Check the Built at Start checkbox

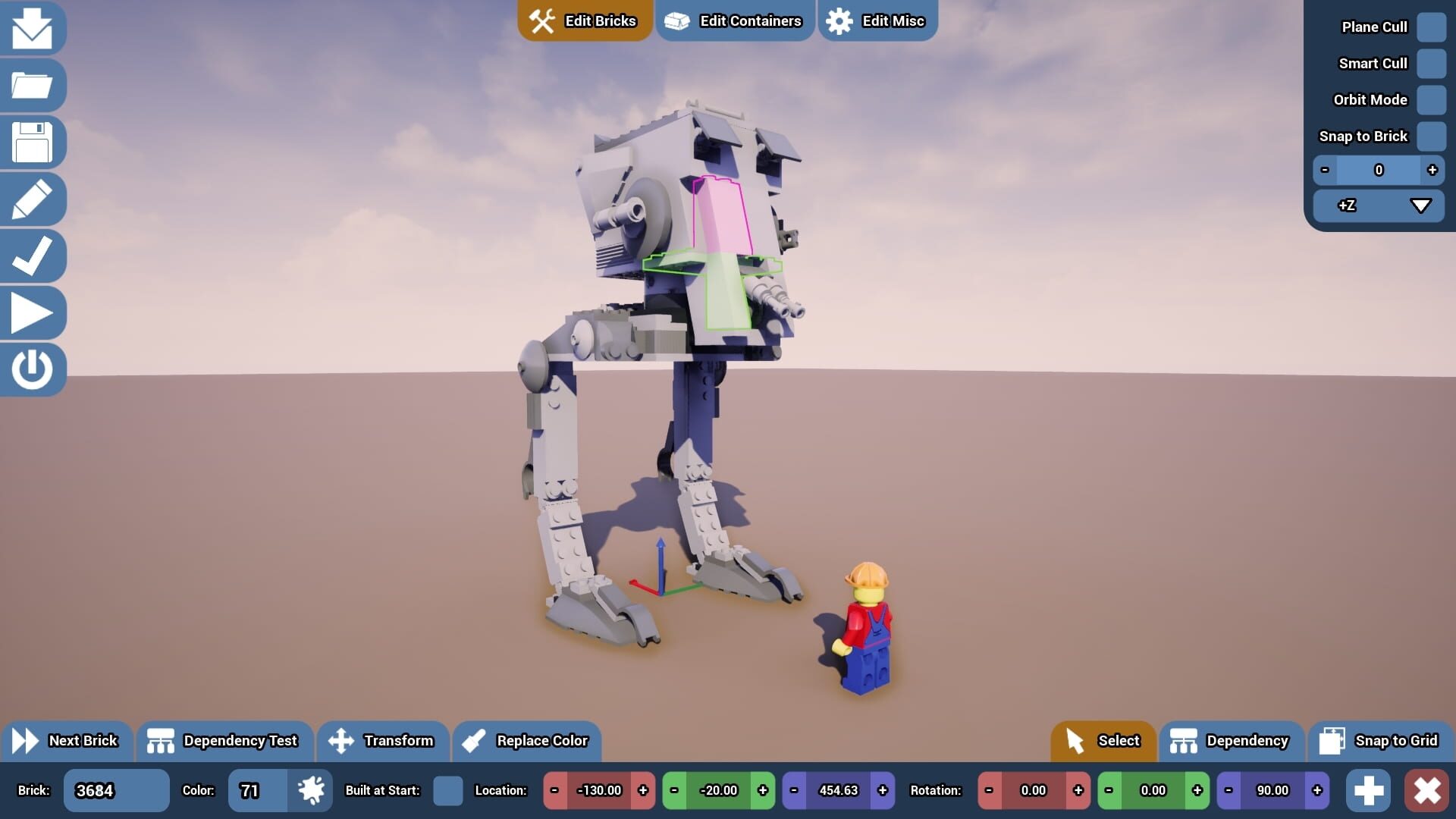448,790
